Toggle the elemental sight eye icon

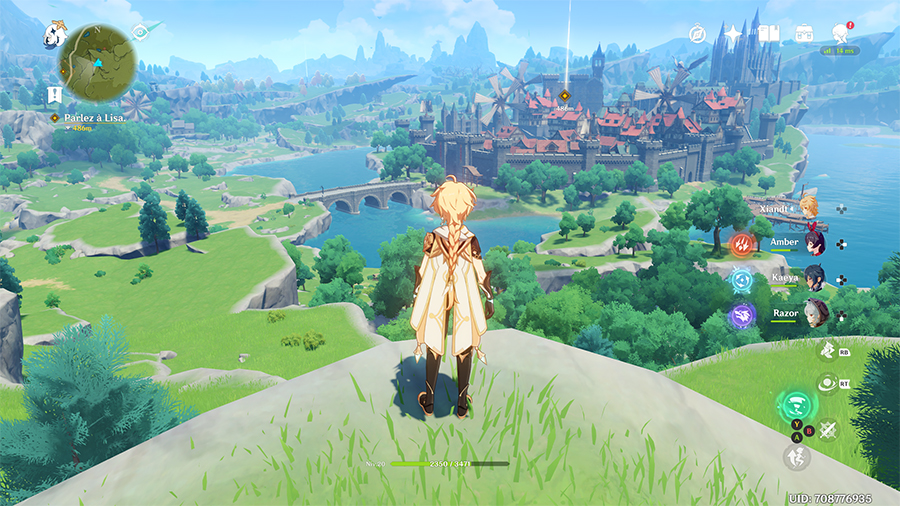coord(140,31)
